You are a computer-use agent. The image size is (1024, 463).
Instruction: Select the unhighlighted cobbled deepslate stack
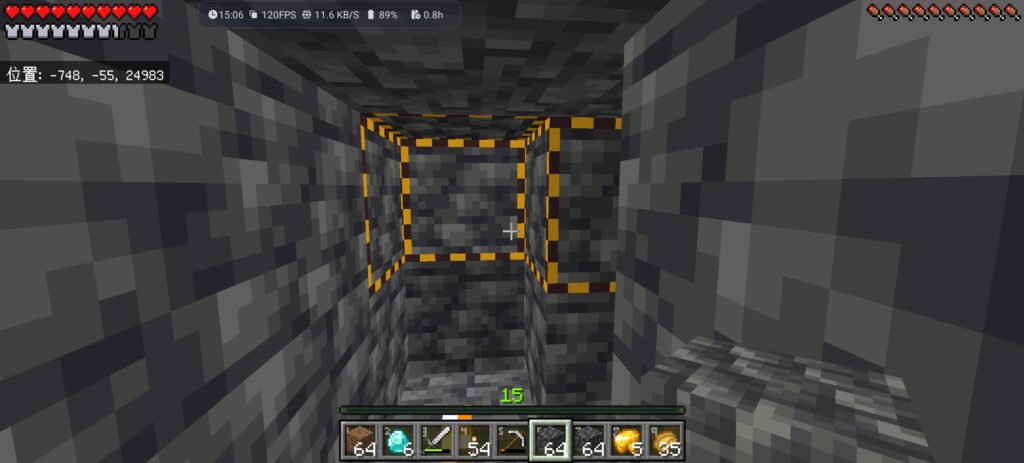click(588, 439)
